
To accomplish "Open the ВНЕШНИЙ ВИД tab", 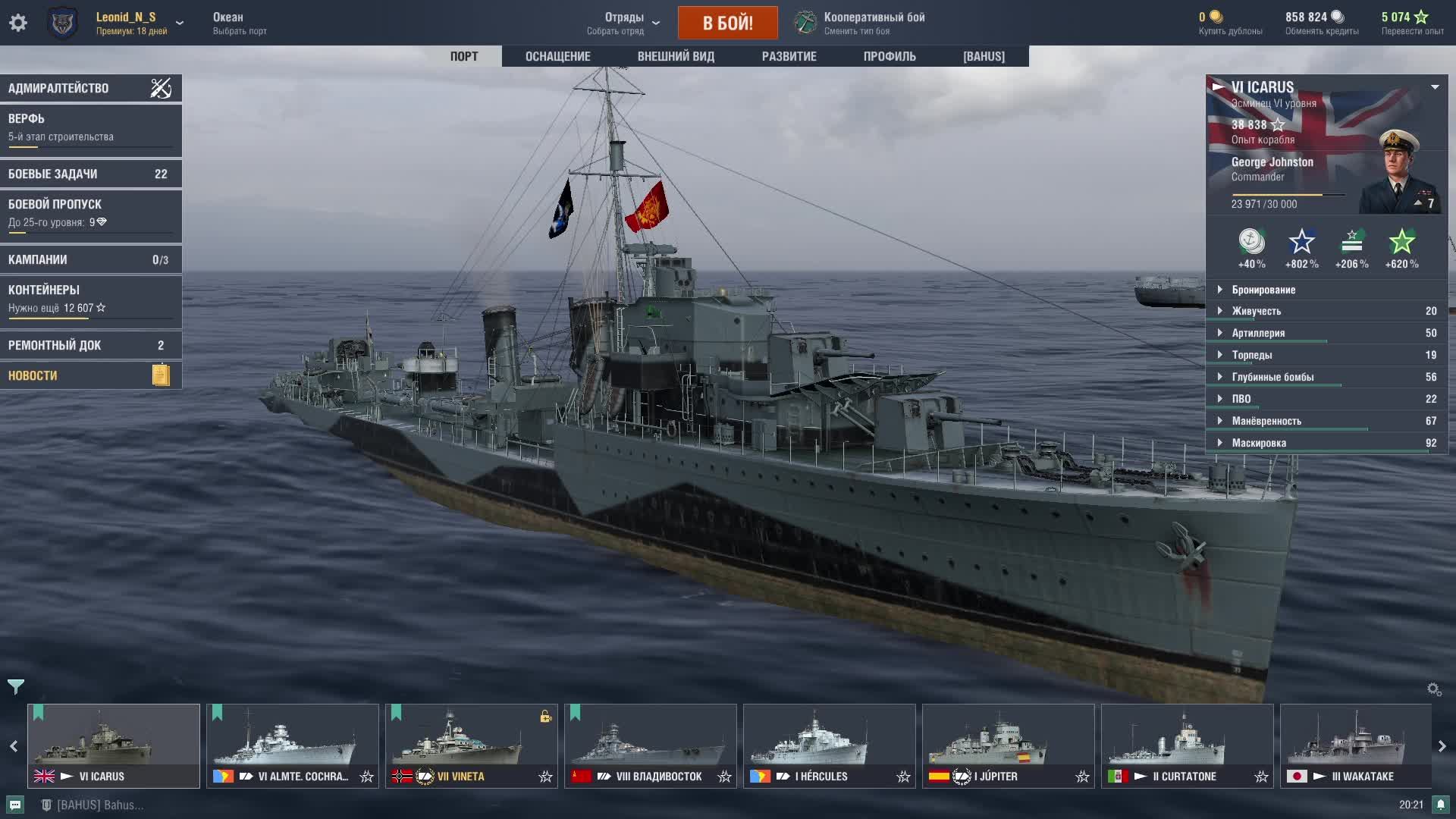I will click(676, 56).
